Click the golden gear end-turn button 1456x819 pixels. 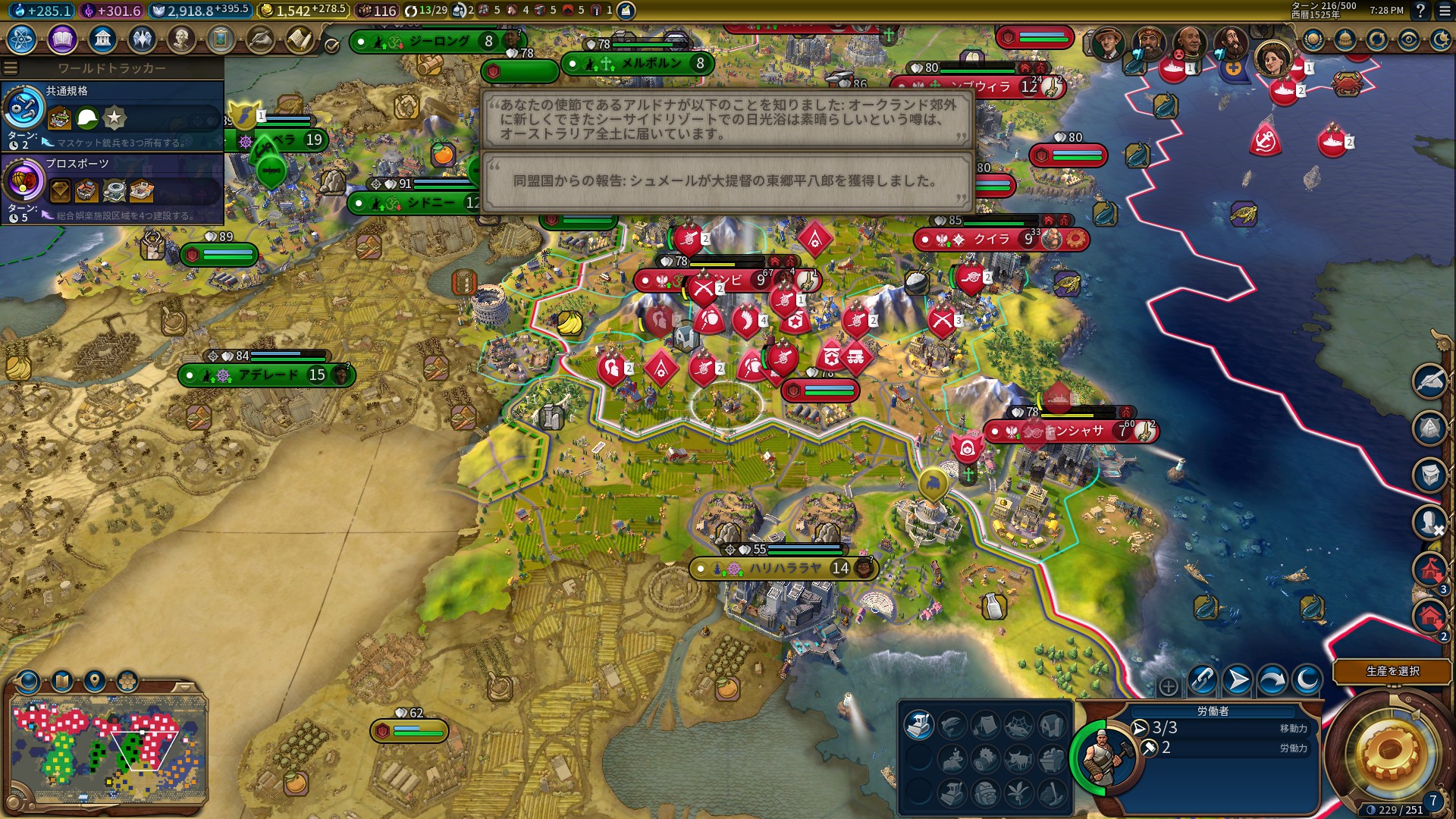pos(1389,752)
